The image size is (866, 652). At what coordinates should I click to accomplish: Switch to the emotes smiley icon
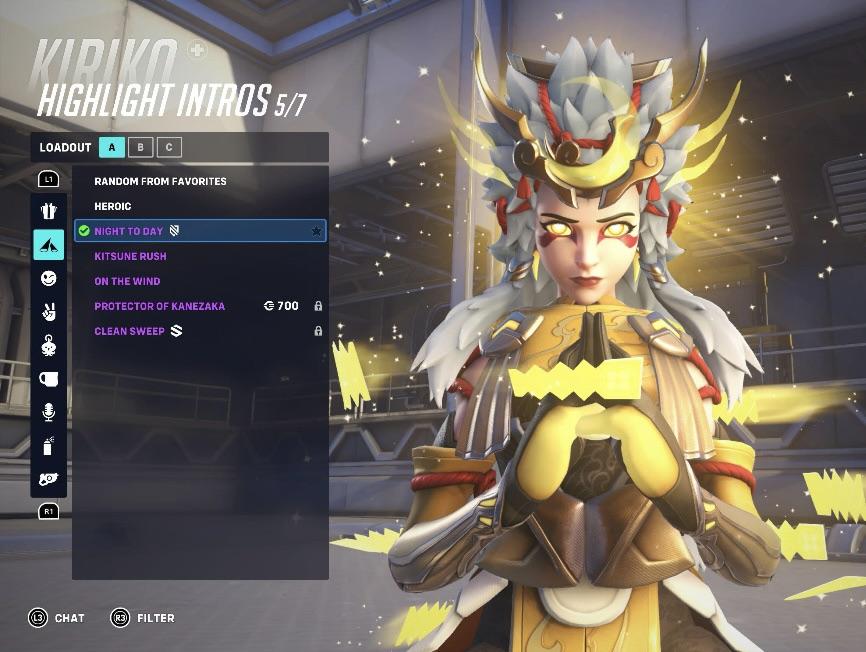pyautogui.click(x=49, y=279)
